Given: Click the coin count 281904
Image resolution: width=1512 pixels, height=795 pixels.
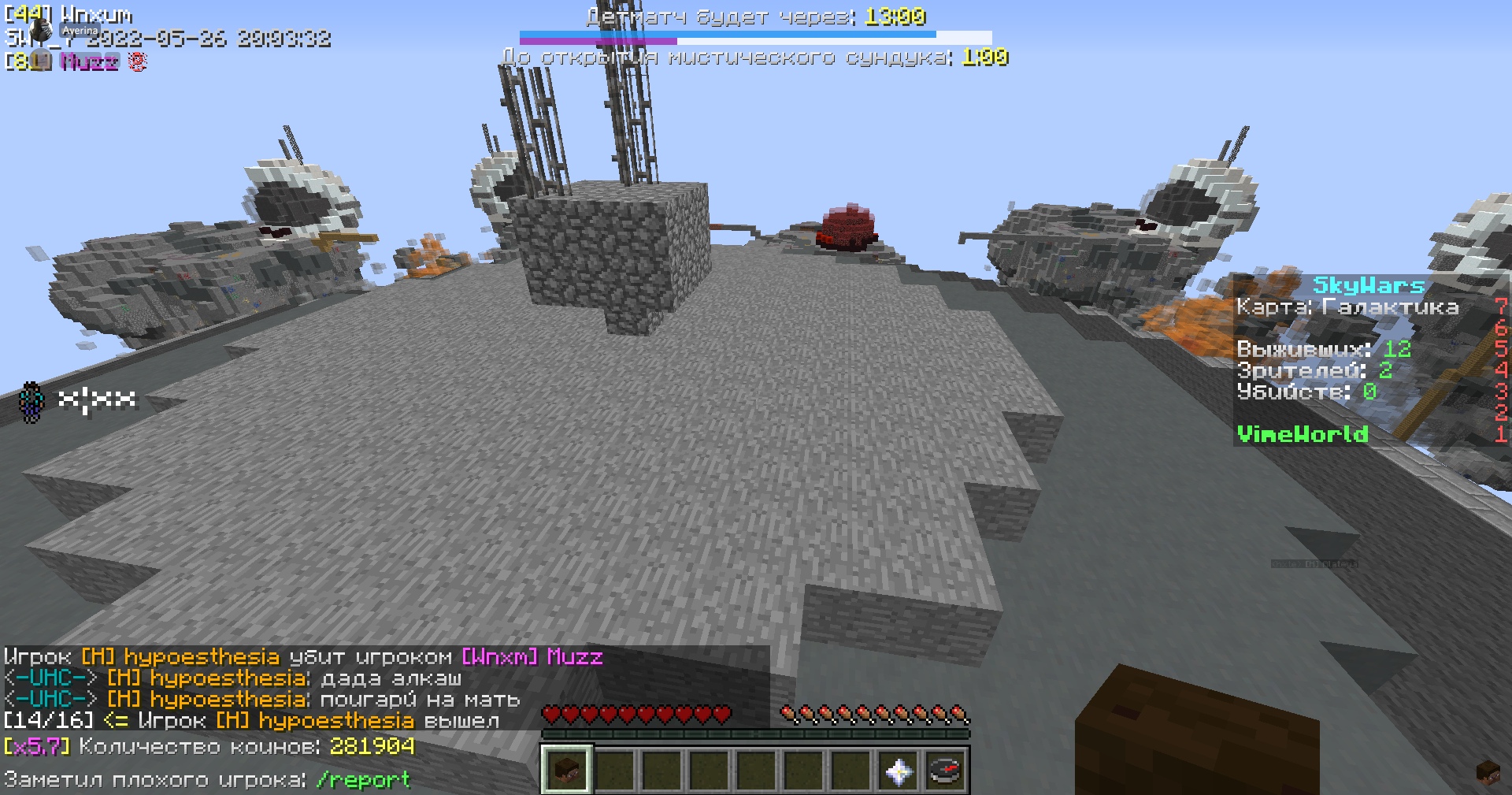Looking at the screenshot, I should (x=372, y=747).
